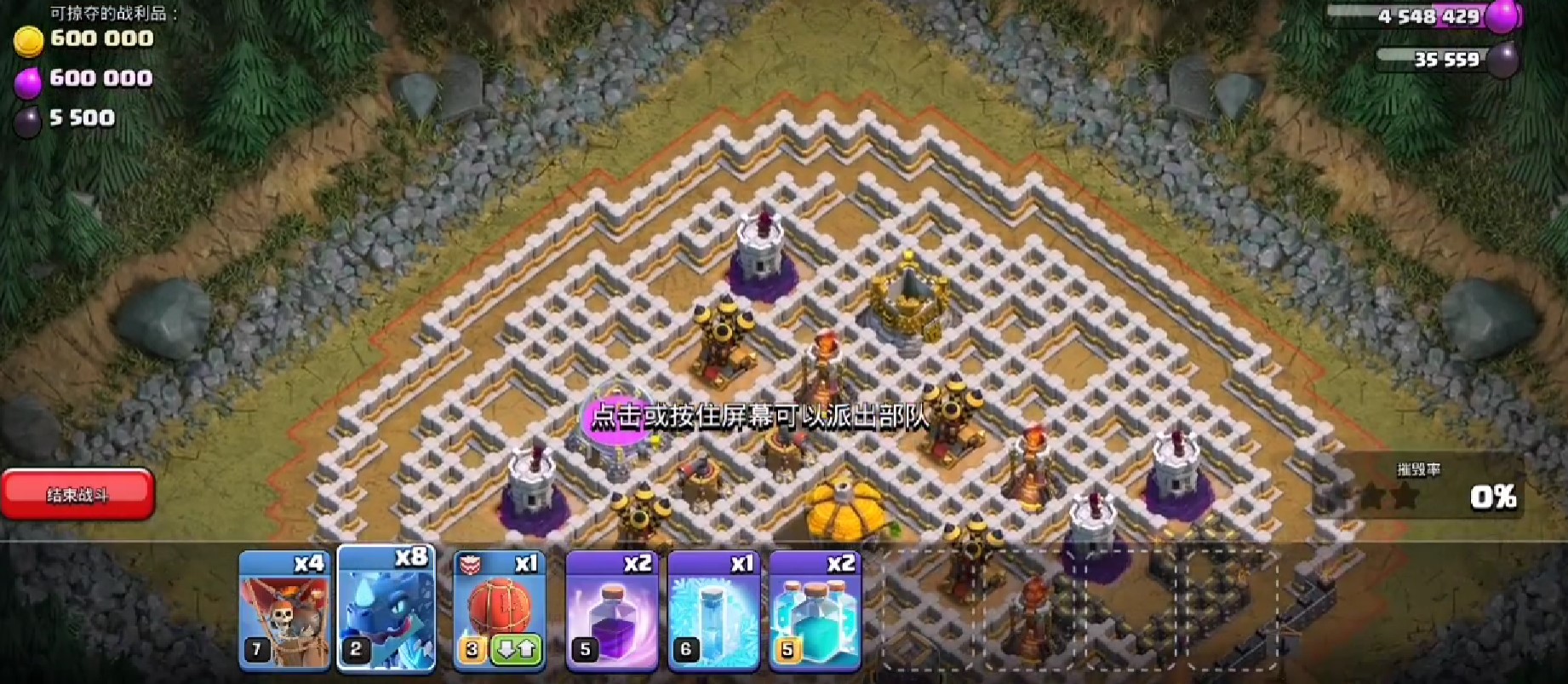Choose the Electro Dragon troop card
The image size is (1568, 684).
coord(387,609)
